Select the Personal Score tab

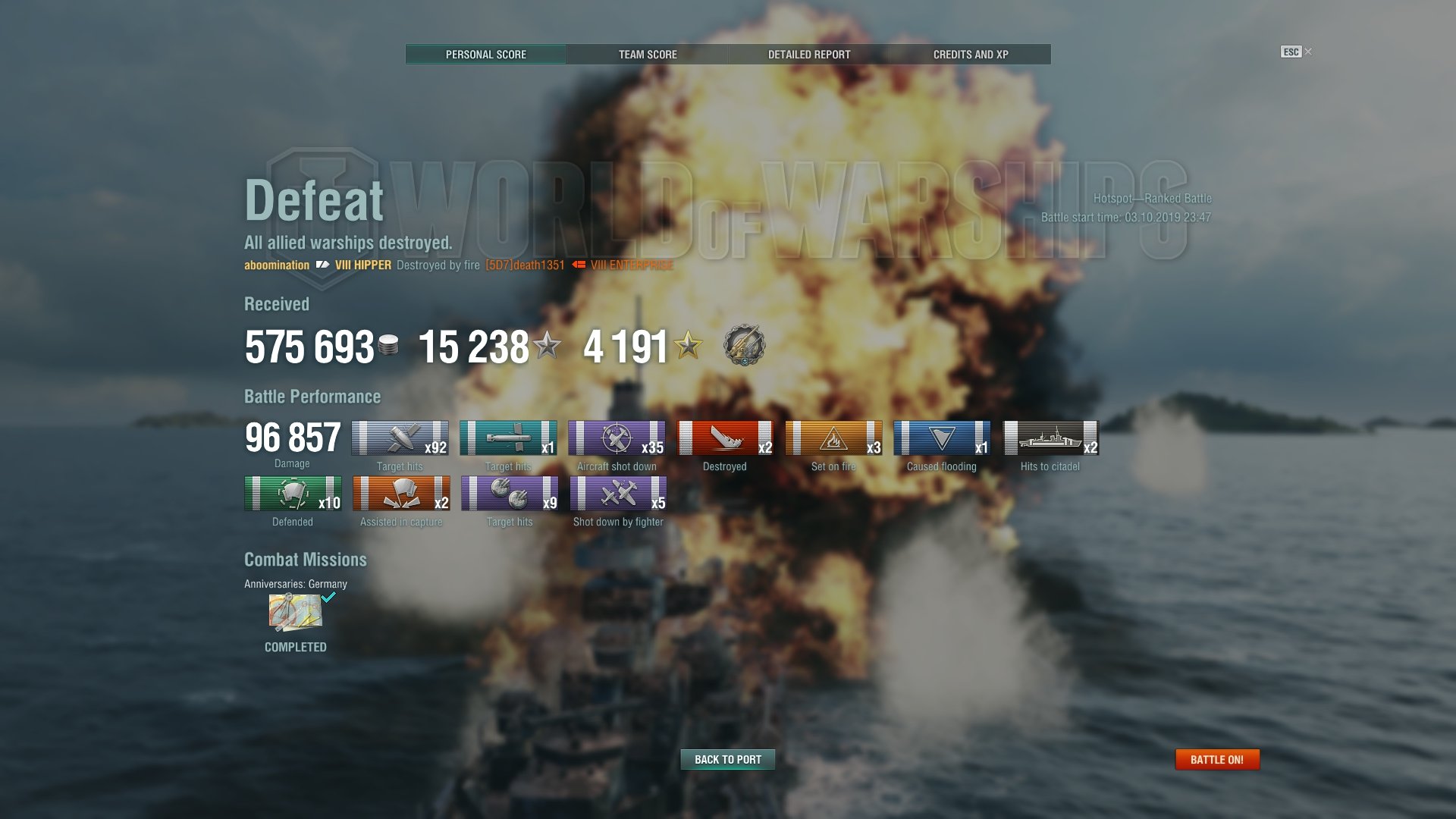coord(485,55)
